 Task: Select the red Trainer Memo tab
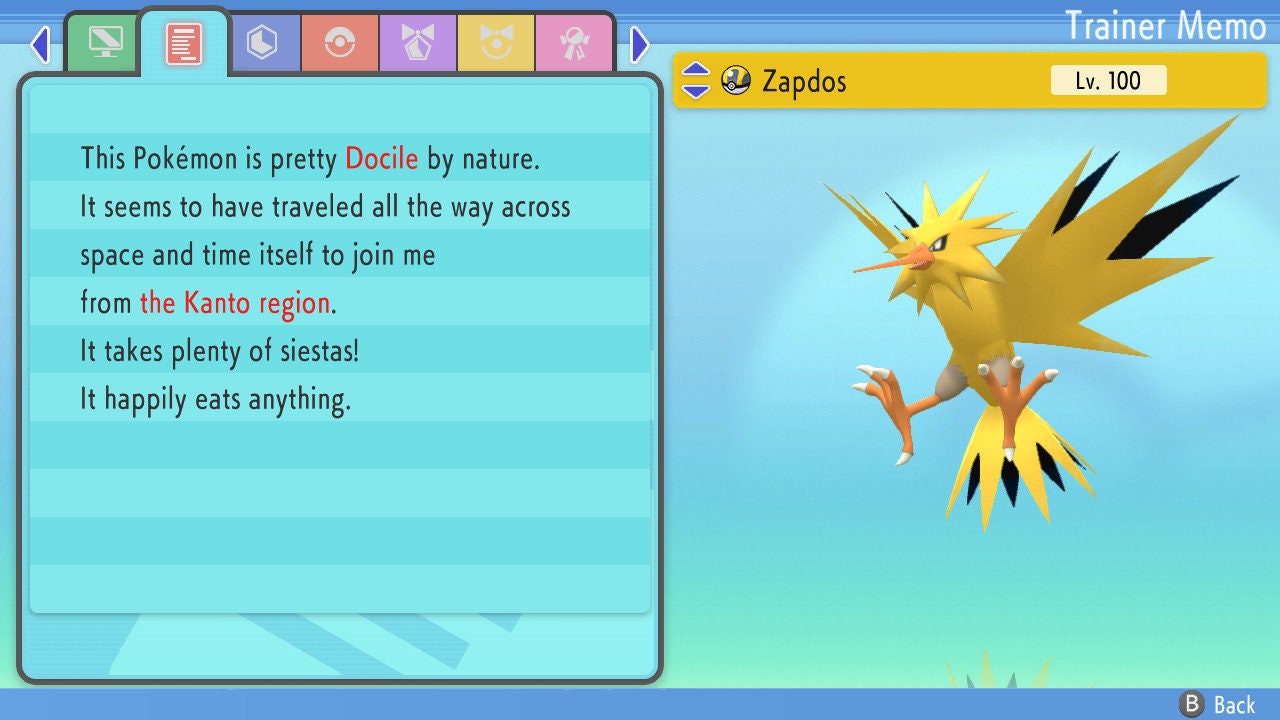[x=184, y=44]
